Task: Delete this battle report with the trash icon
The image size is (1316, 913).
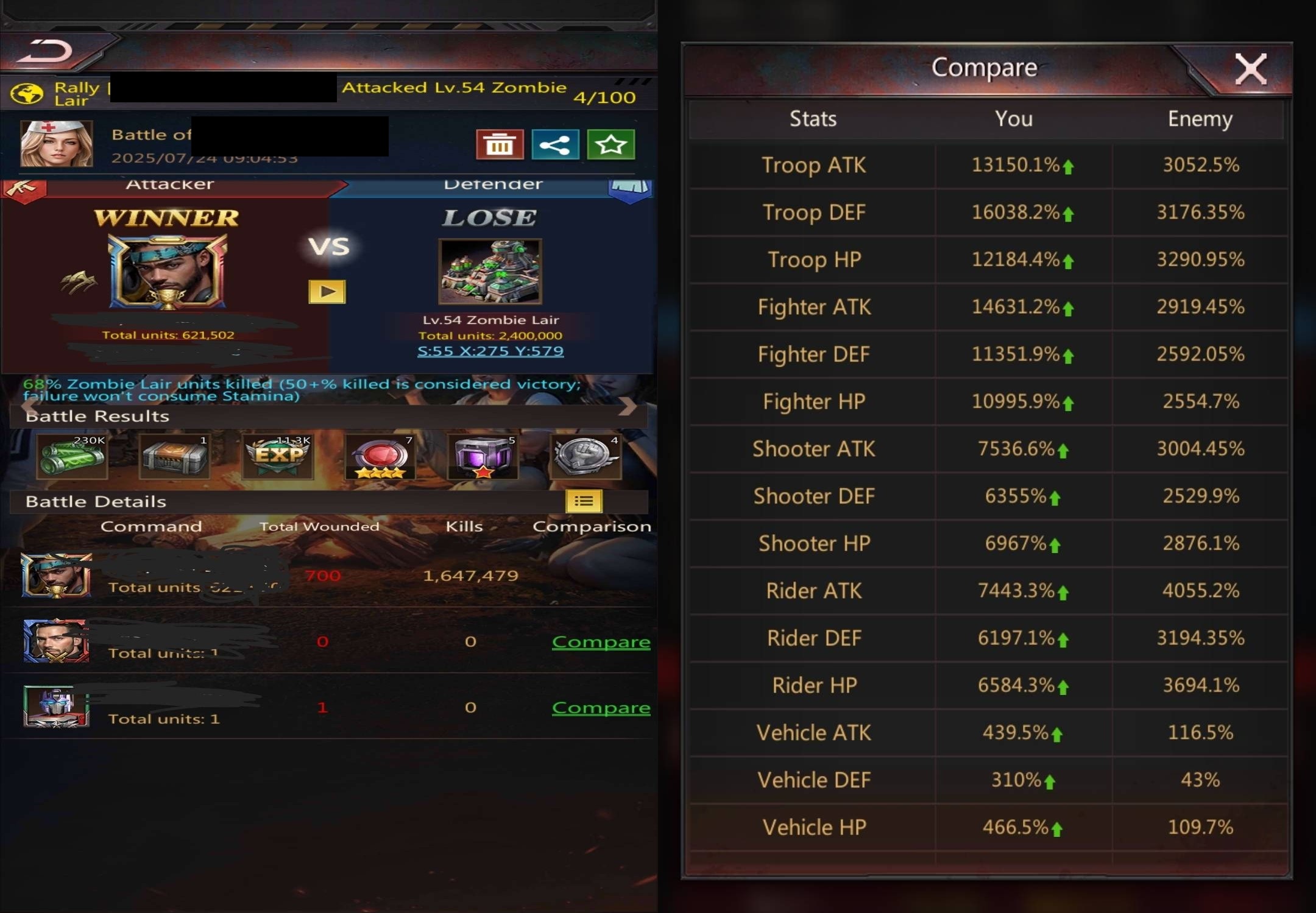Action: [x=500, y=145]
